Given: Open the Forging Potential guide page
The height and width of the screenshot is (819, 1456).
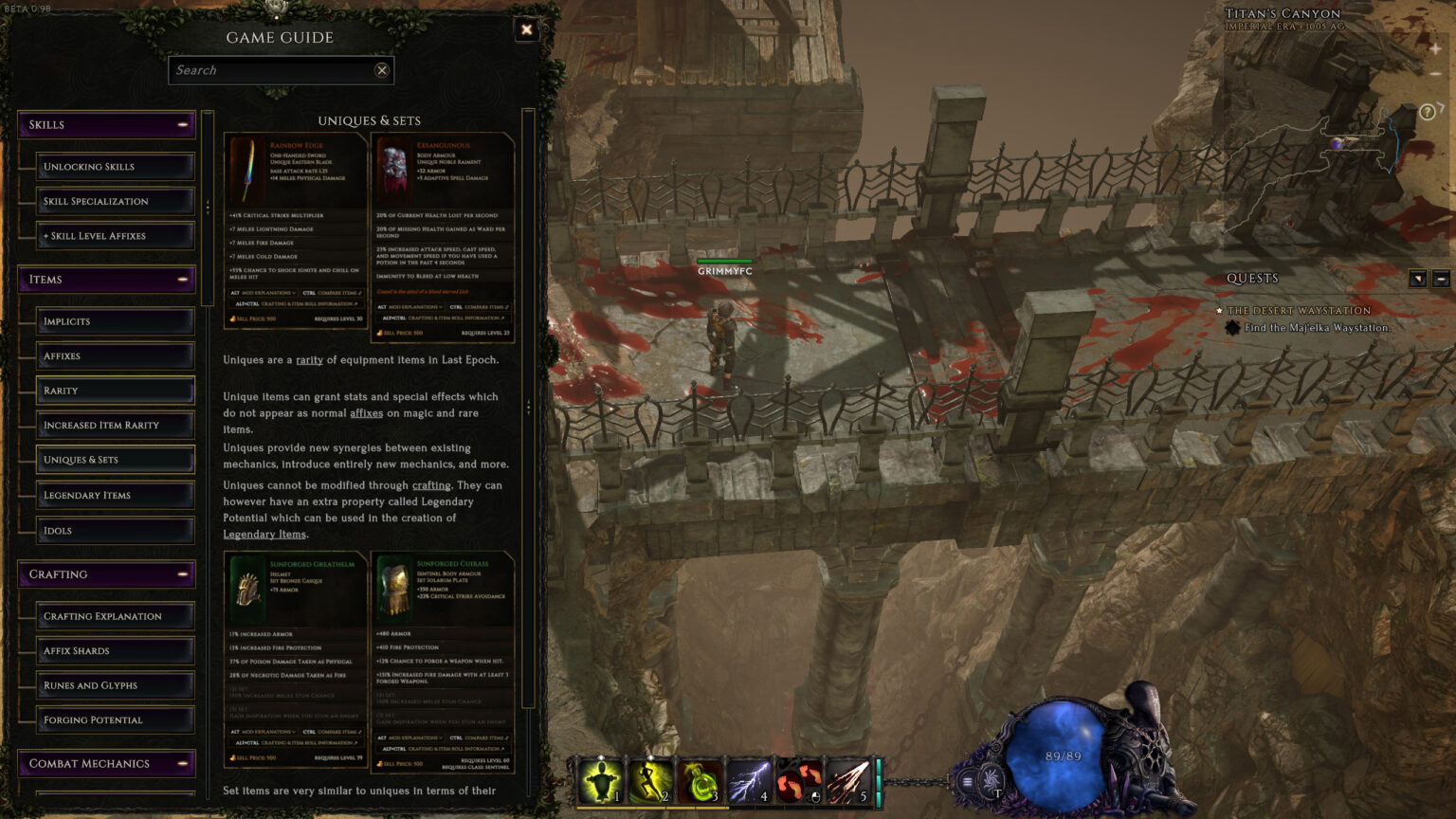Looking at the screenshot, I should [114, 719].
